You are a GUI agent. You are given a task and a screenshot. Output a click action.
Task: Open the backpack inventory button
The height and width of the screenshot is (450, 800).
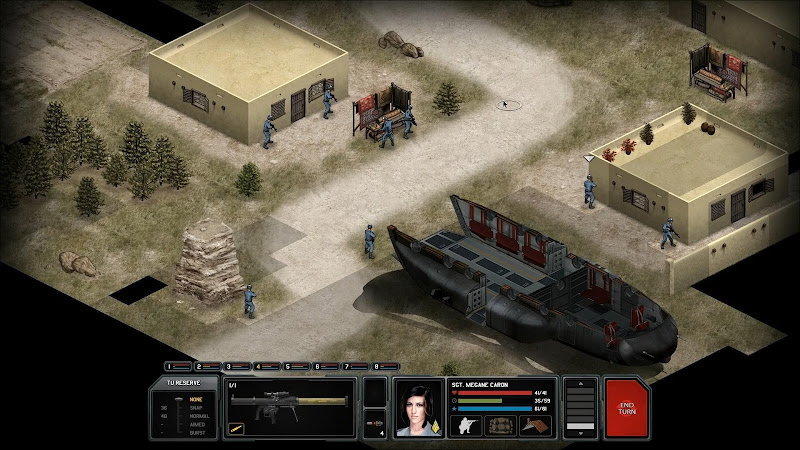[x=501, y=425]
